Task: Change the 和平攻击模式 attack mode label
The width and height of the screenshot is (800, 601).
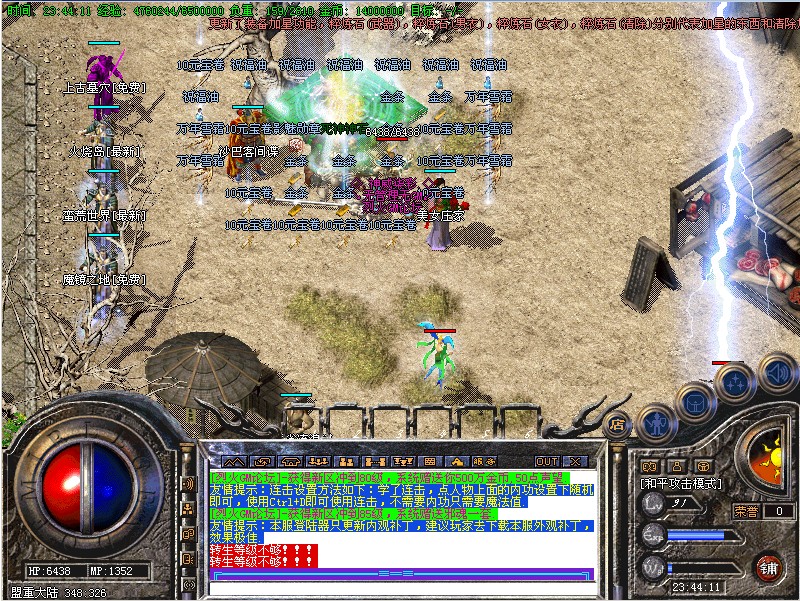Action: coord(682,483)
